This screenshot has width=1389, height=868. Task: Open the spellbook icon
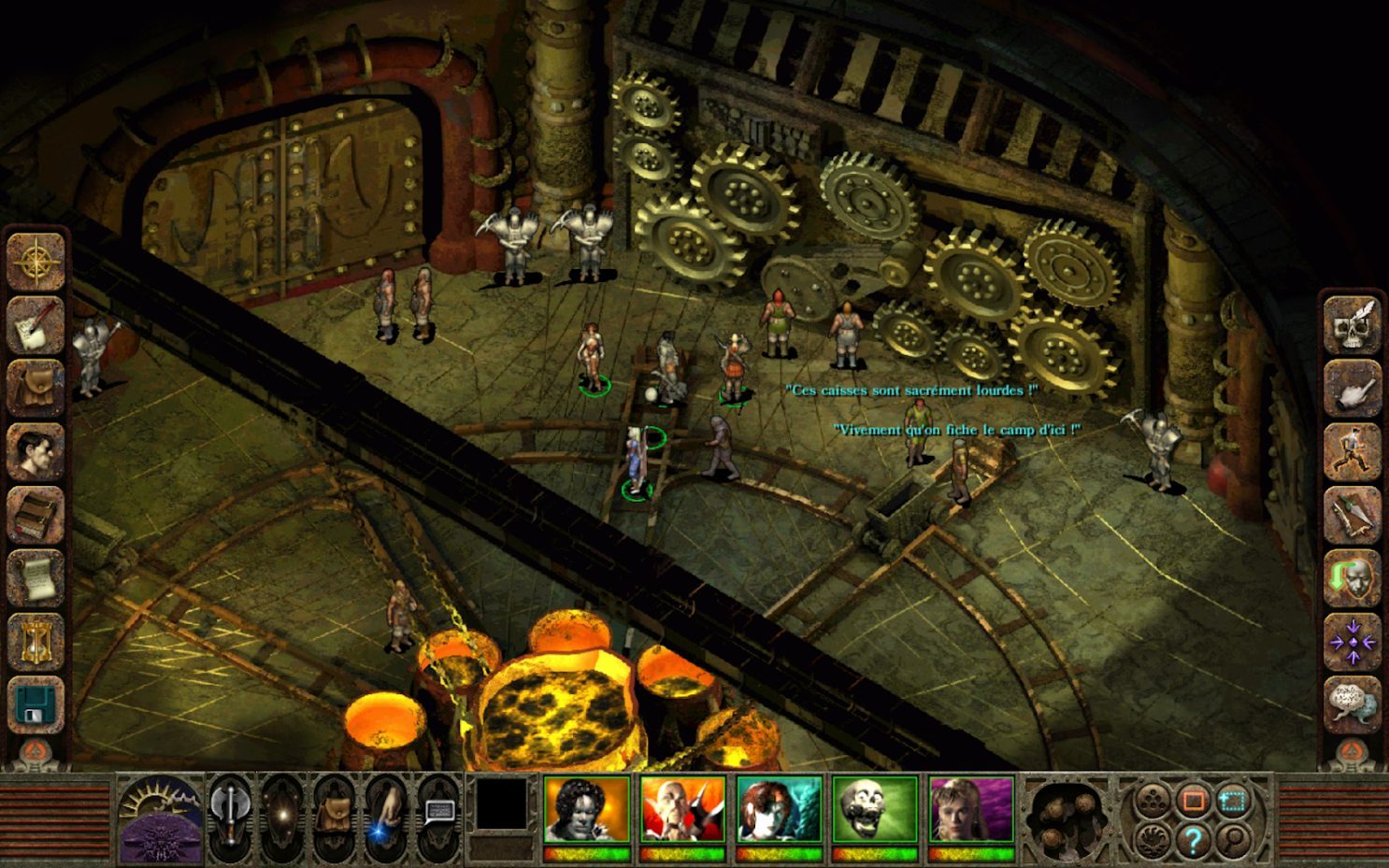(36, 515)
